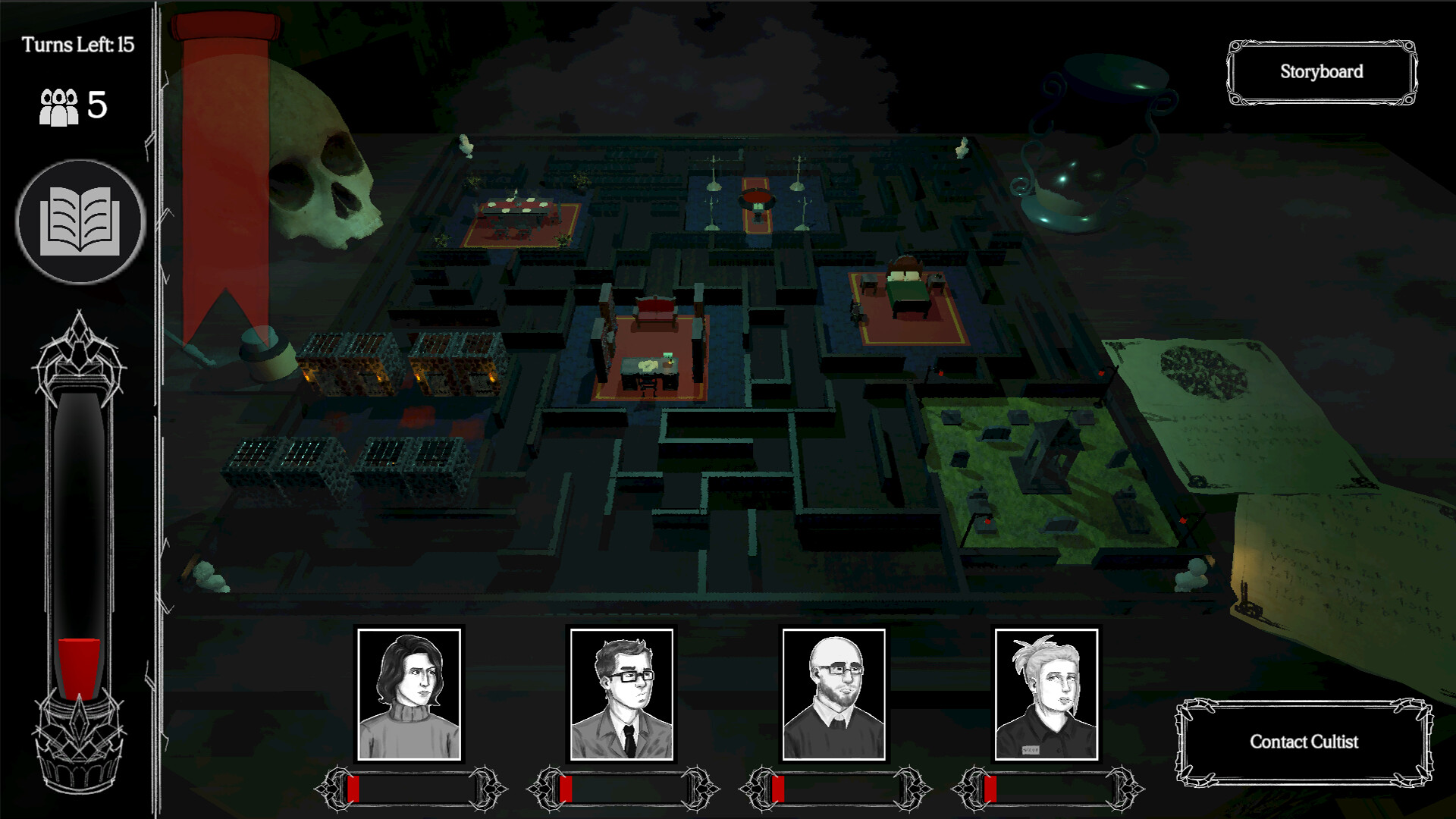Image resolution: width=1456 pixels, height=819 pixels.
Task: Open the grimoire book icon
Action: (78, 223)
